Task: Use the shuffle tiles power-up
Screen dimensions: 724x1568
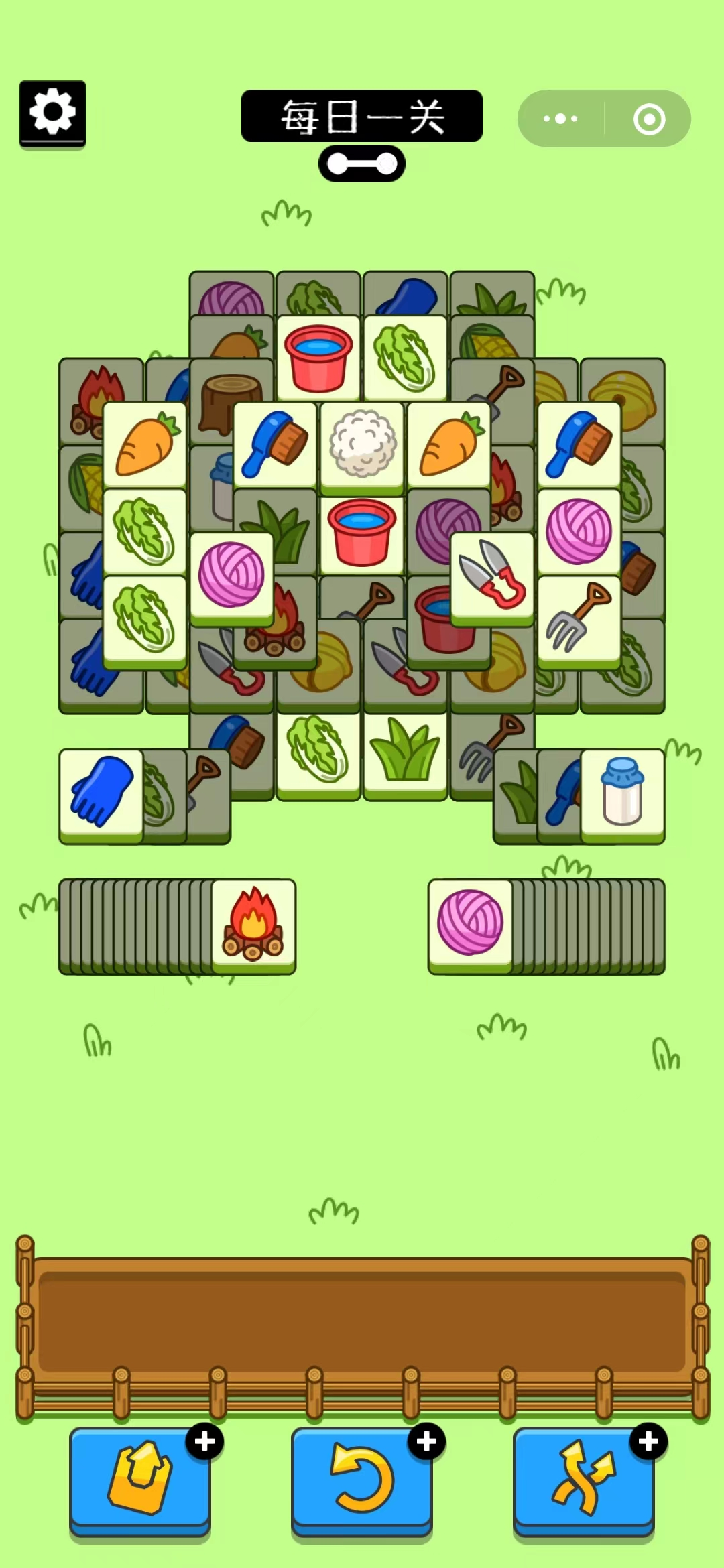Action: pyautogui.click(x=583, y=1480)
